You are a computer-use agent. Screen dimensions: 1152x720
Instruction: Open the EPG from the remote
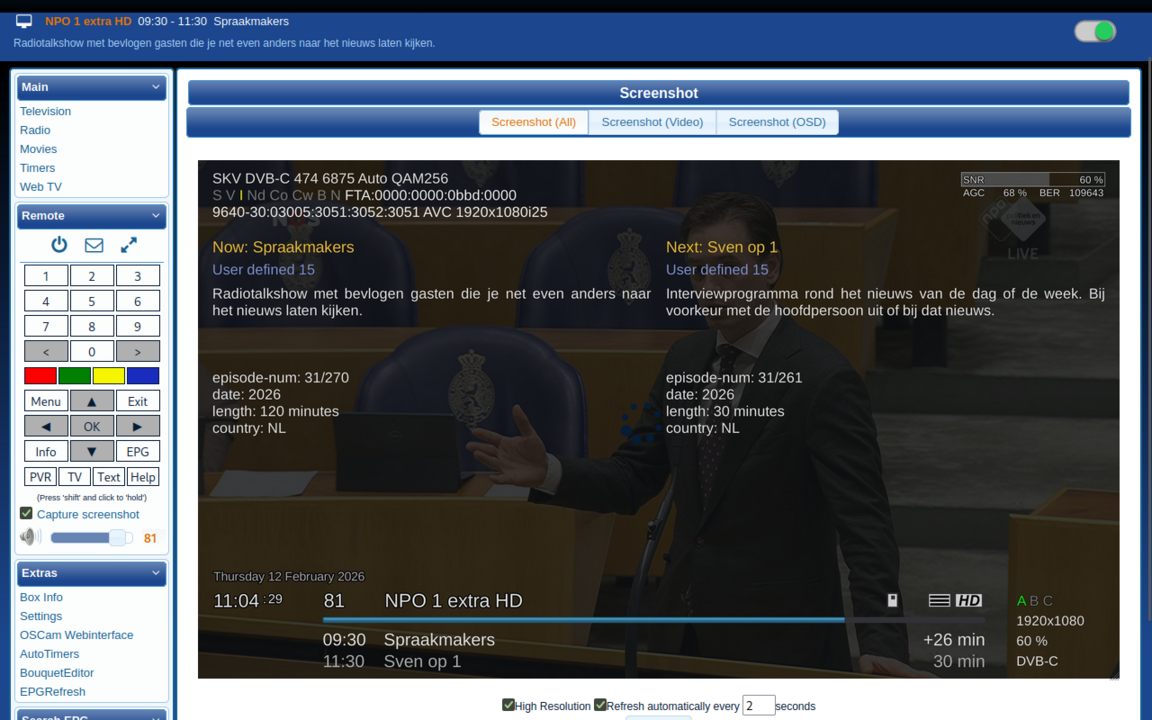137,452
